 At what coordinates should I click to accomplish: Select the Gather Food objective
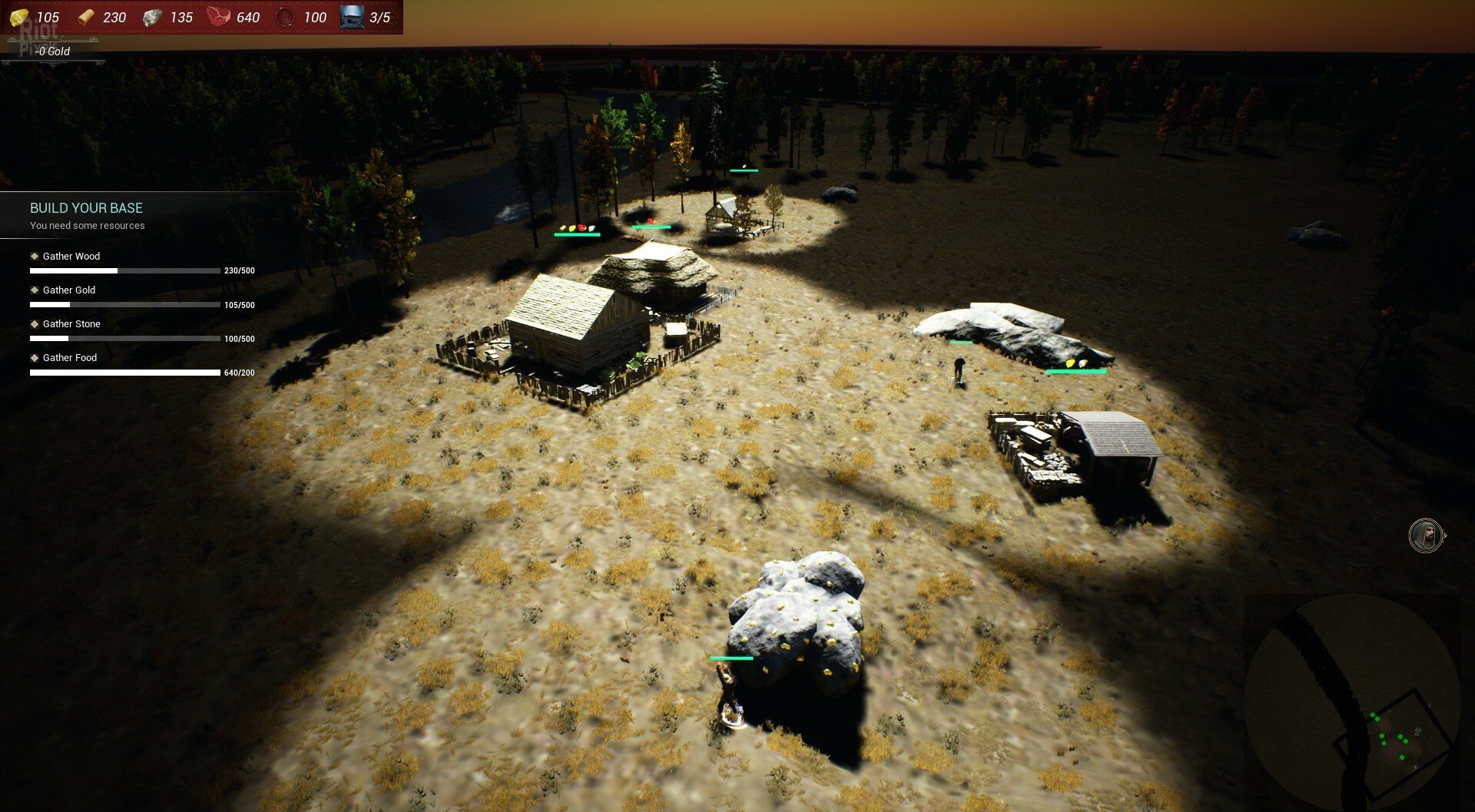point(69,358)
